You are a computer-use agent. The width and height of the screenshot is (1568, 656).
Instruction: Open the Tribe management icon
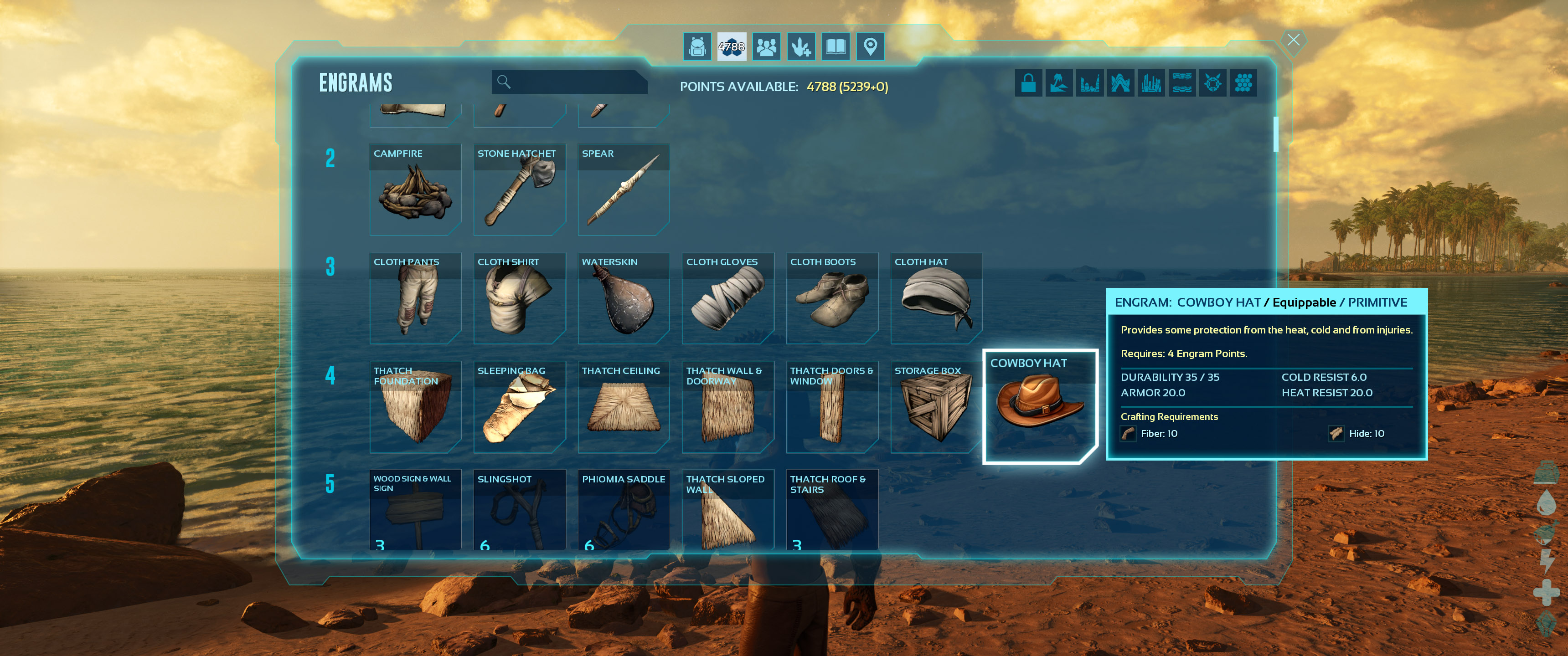[766, 46]
